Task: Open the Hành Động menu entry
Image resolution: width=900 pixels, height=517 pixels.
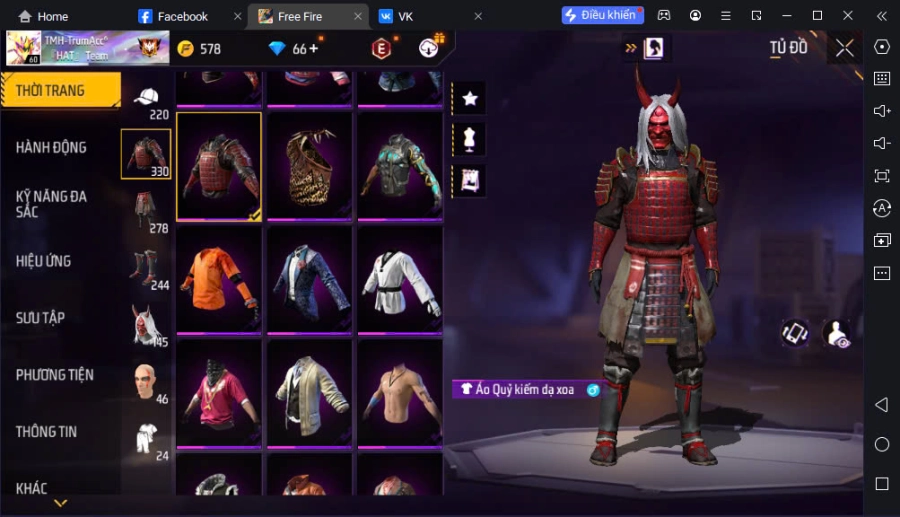Action: [52, 148]
